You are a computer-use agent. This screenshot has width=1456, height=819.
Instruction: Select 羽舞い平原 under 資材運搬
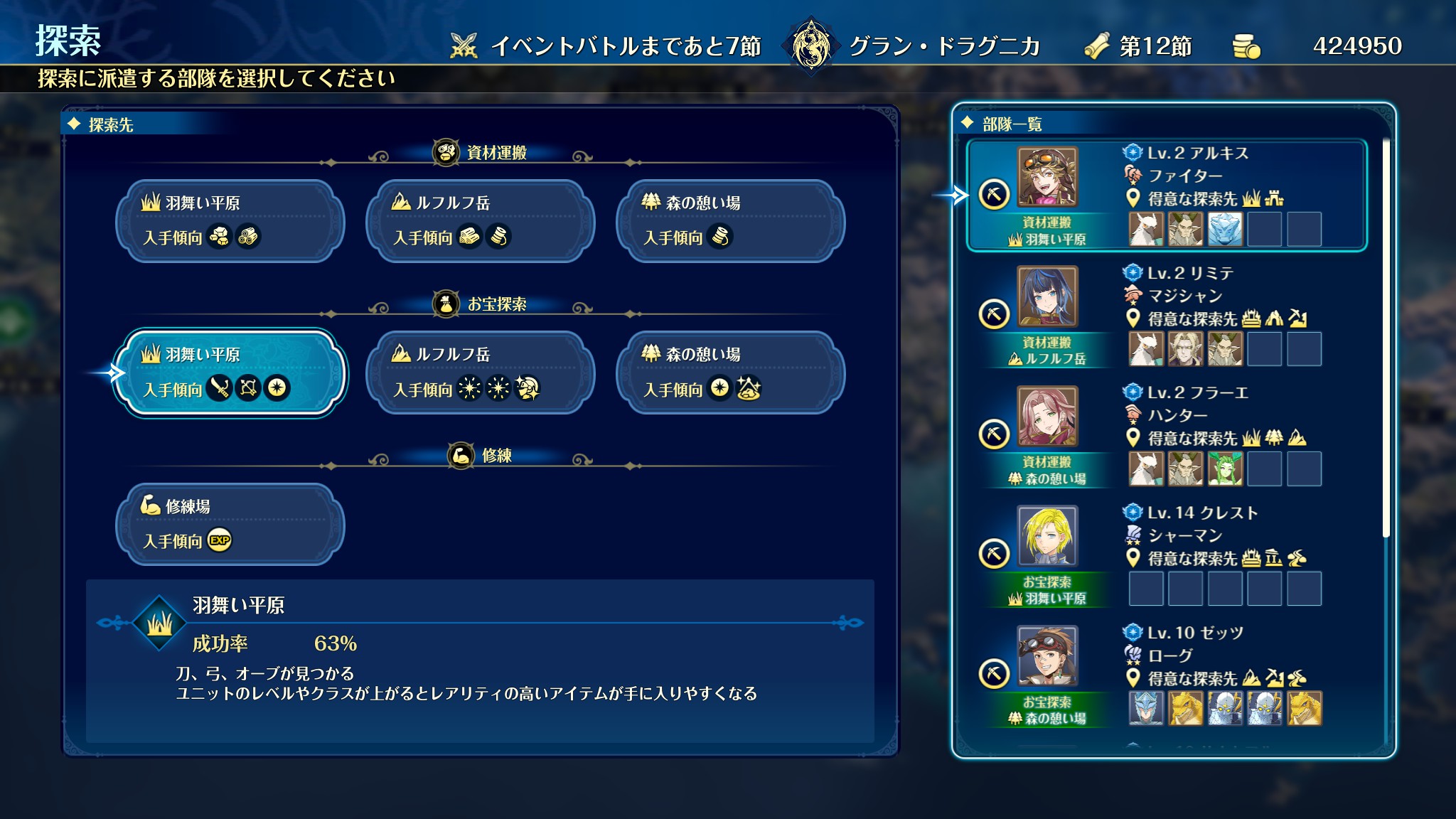[230, 221]
